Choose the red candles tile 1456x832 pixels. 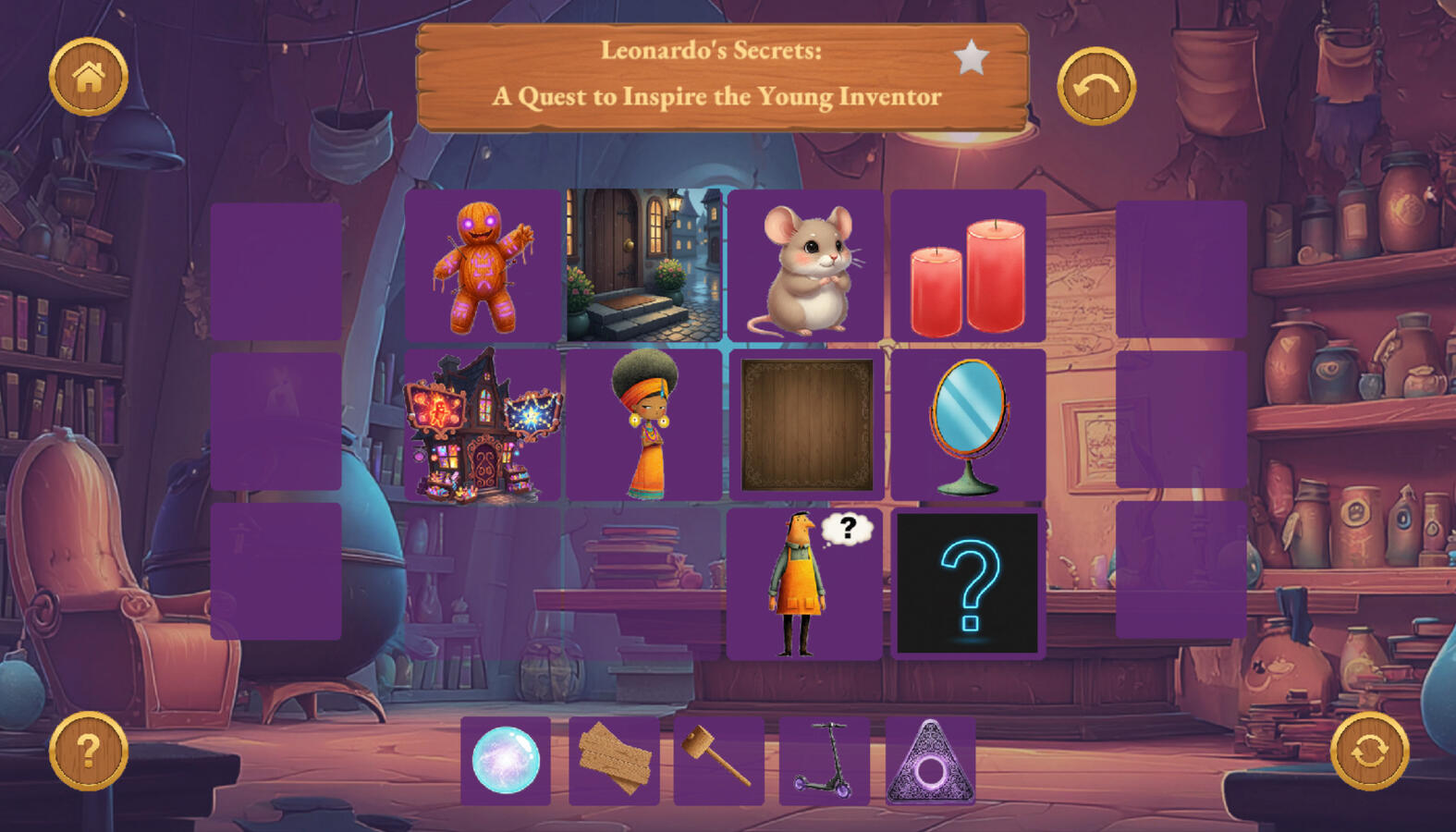coord(968,266)
